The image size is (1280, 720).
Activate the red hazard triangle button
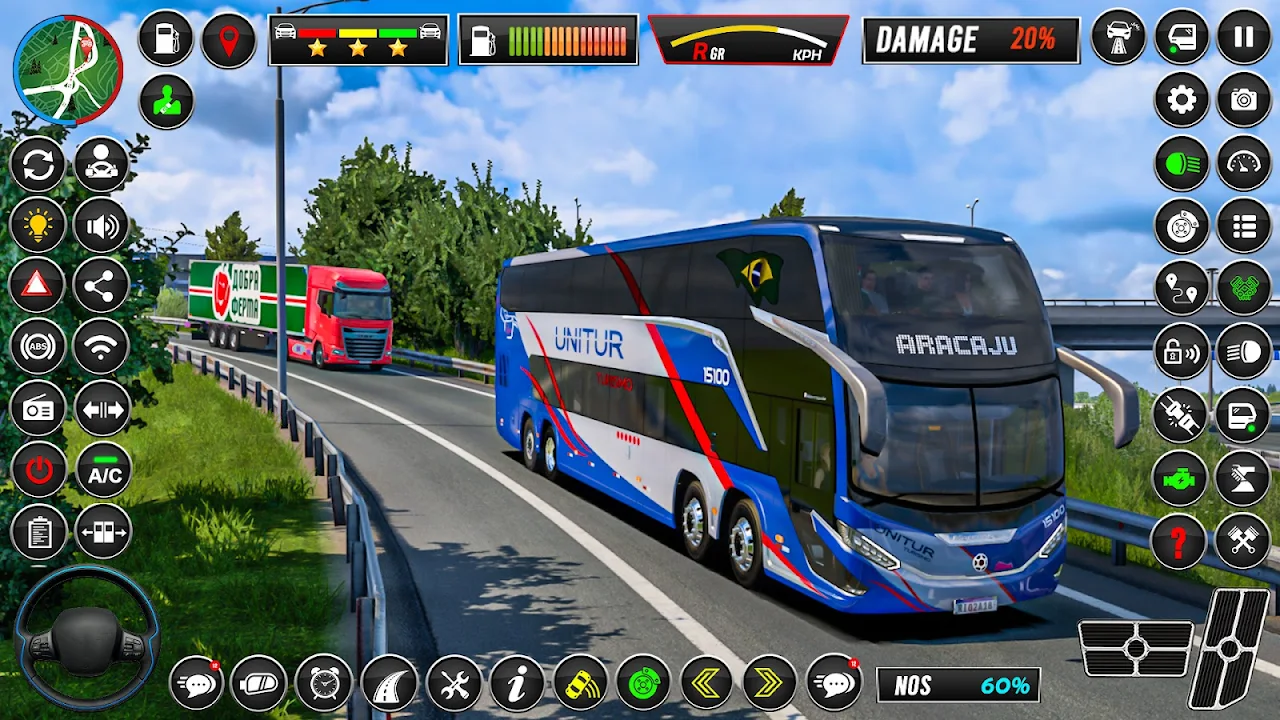38,287
